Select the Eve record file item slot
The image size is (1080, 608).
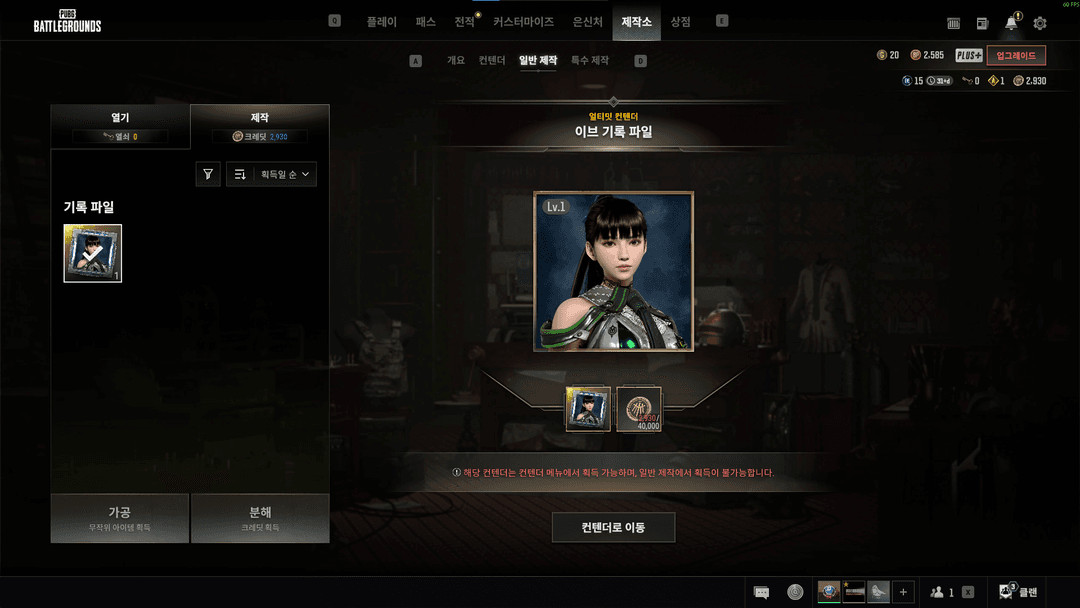point(93,253)
